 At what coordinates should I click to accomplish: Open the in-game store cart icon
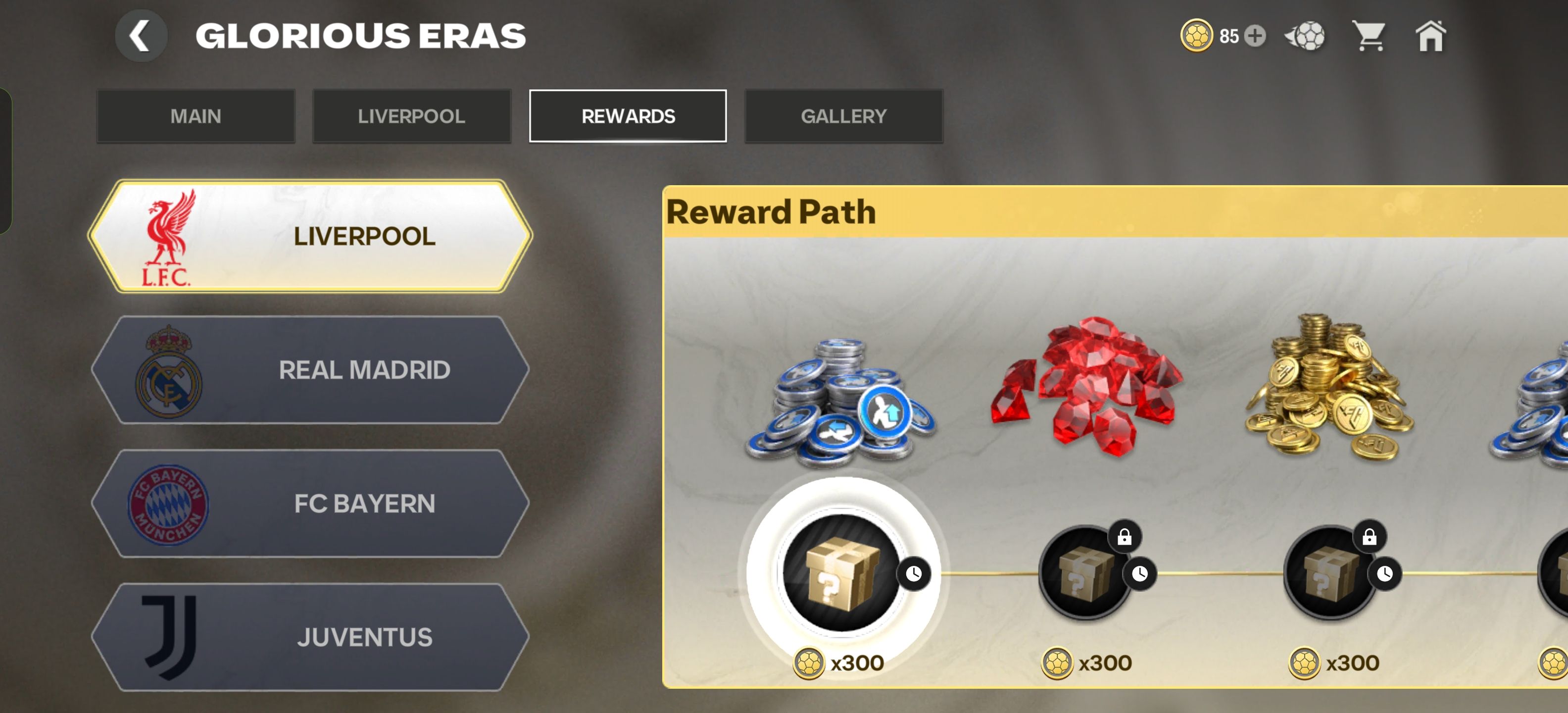pyautogui.click(x=1370, y=35)
